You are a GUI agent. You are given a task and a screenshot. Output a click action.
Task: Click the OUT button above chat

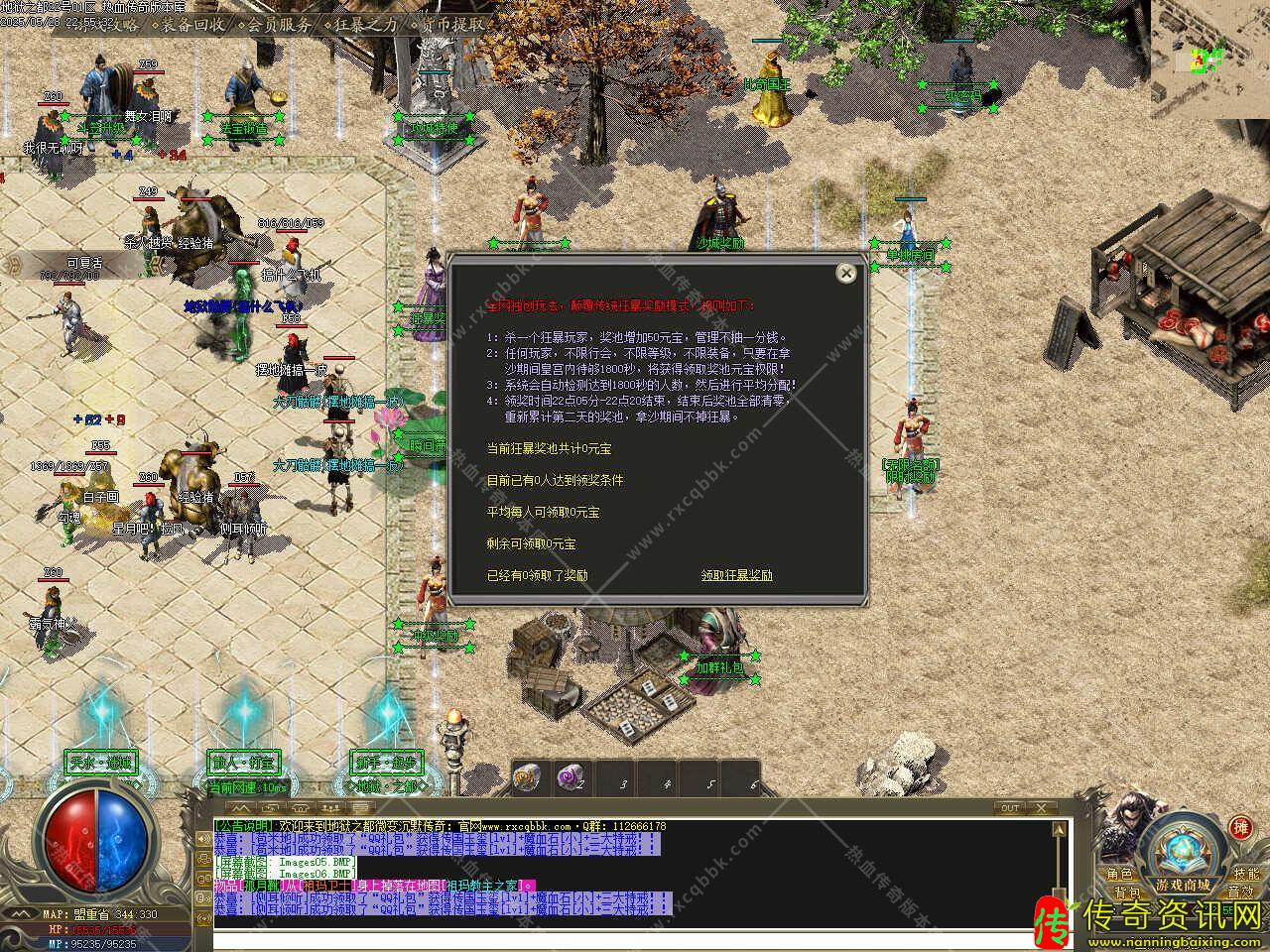point(1010,808)
